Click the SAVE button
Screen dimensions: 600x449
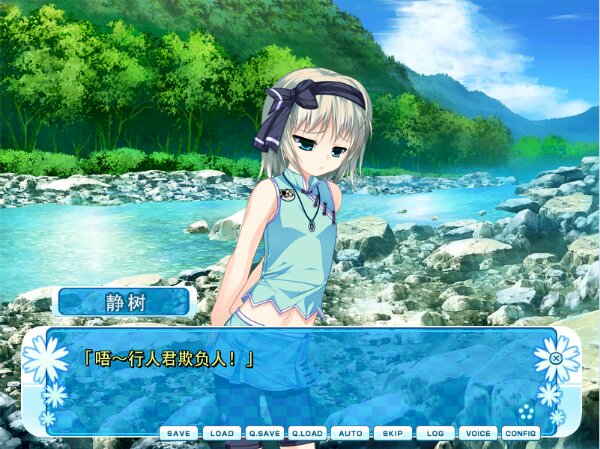(179, 433)
